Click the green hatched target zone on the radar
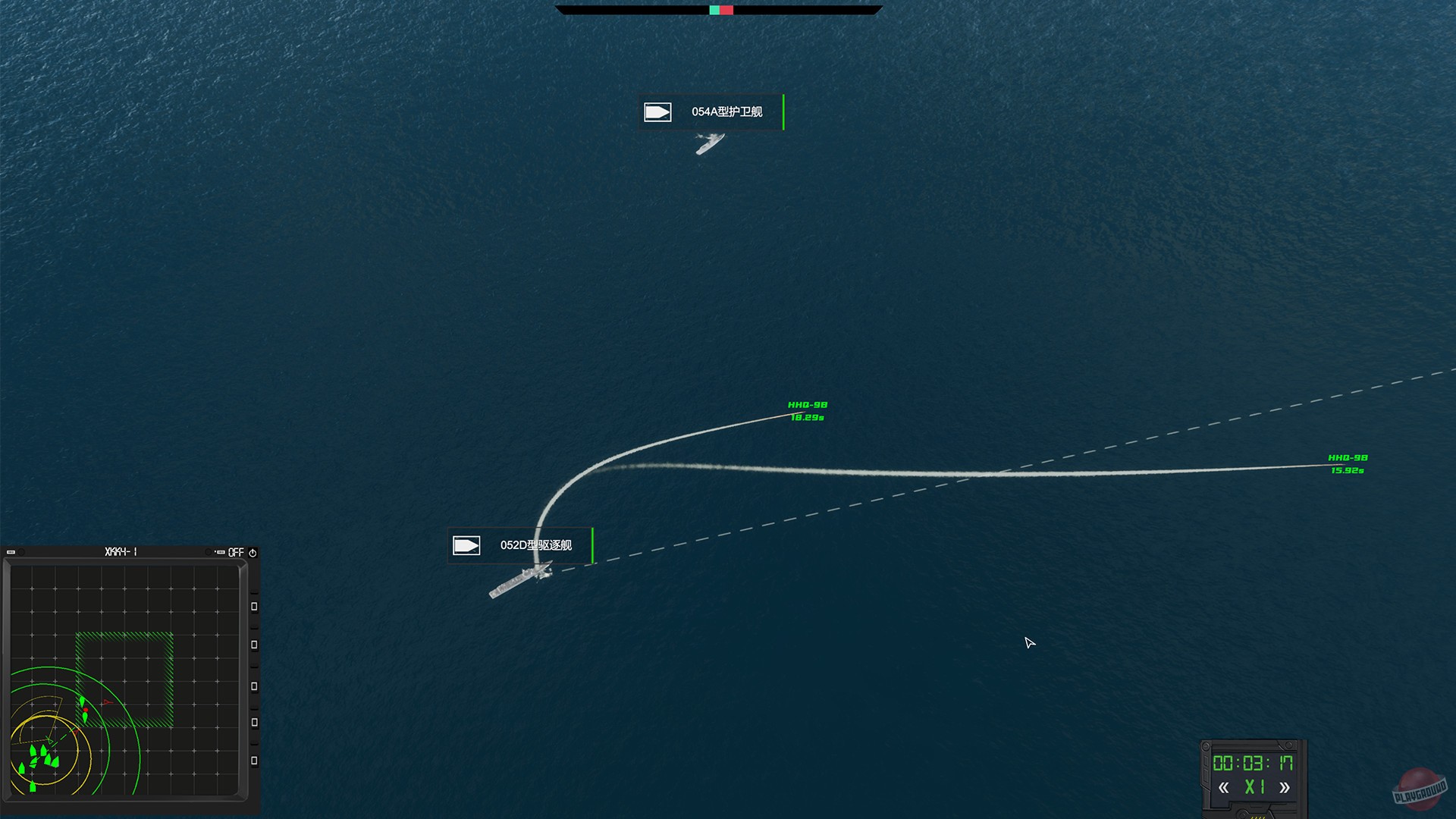The image size is (1456, 819). point(124,680)
